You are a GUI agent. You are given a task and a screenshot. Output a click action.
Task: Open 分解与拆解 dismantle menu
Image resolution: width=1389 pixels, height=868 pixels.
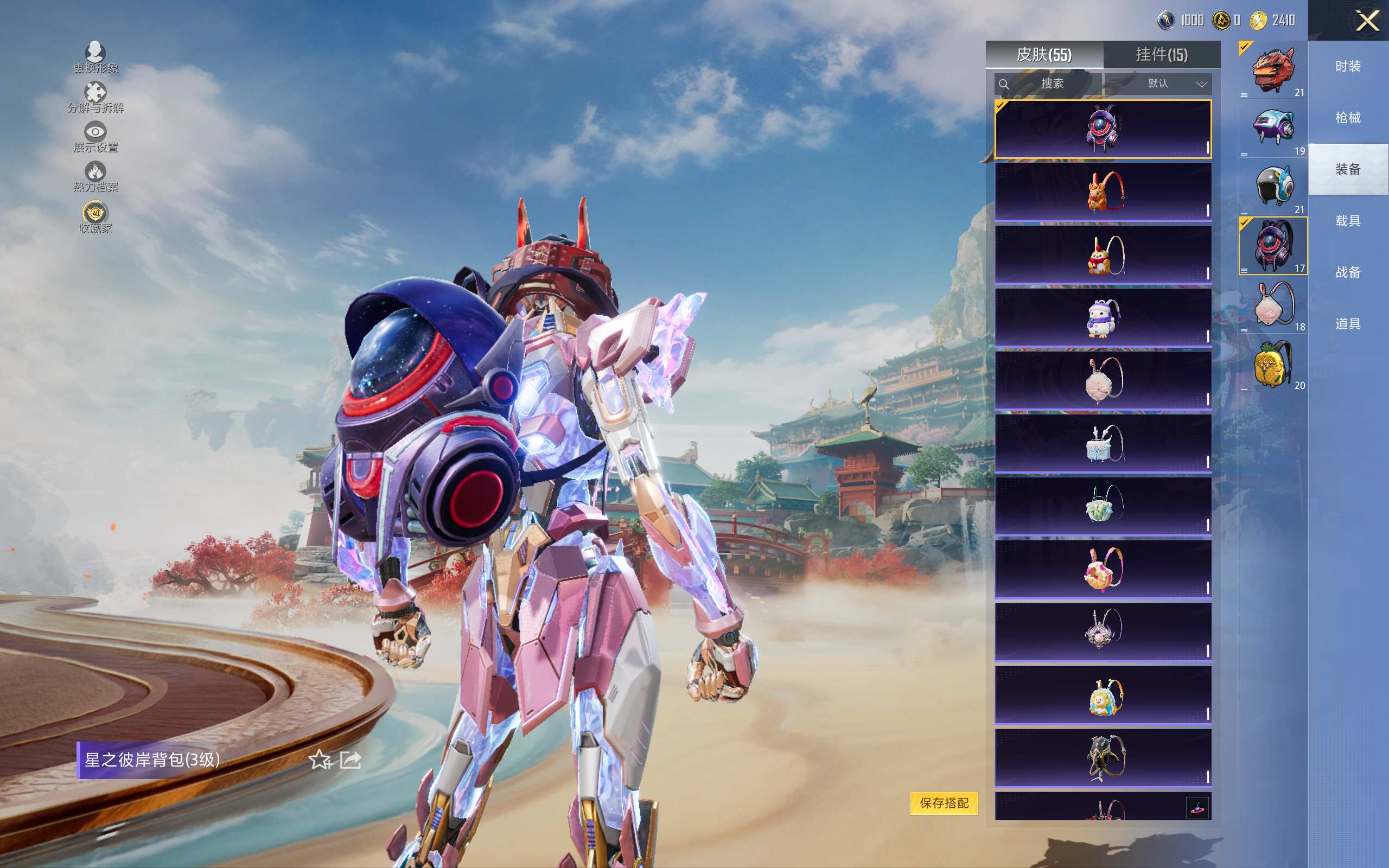[95, 98]
